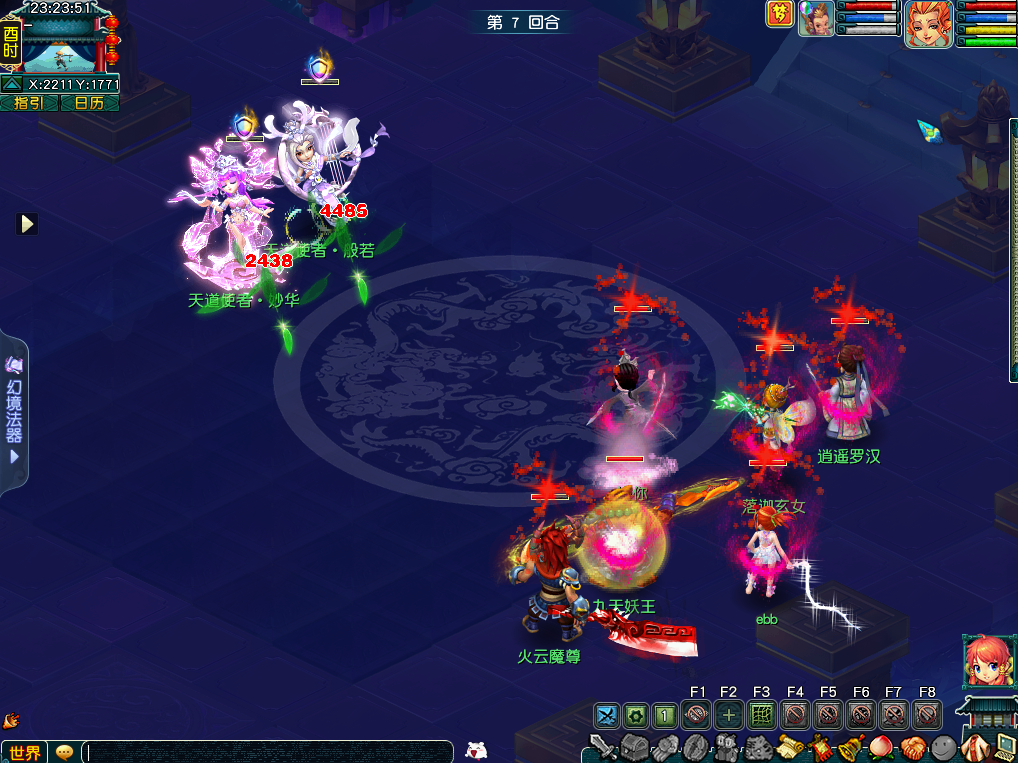This screenshot has height=763, width=1018.
Task: Select the 世界 chat channel button
Action: click(24, 752)
